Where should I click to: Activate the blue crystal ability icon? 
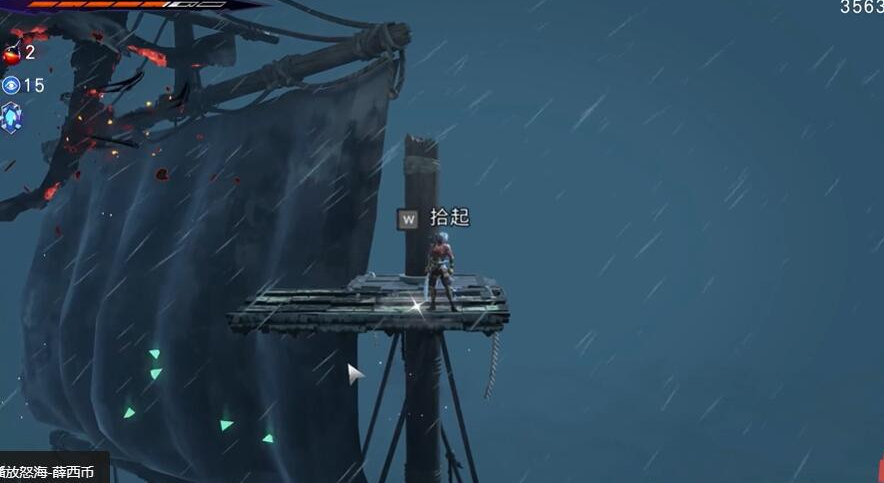point(11,118)
